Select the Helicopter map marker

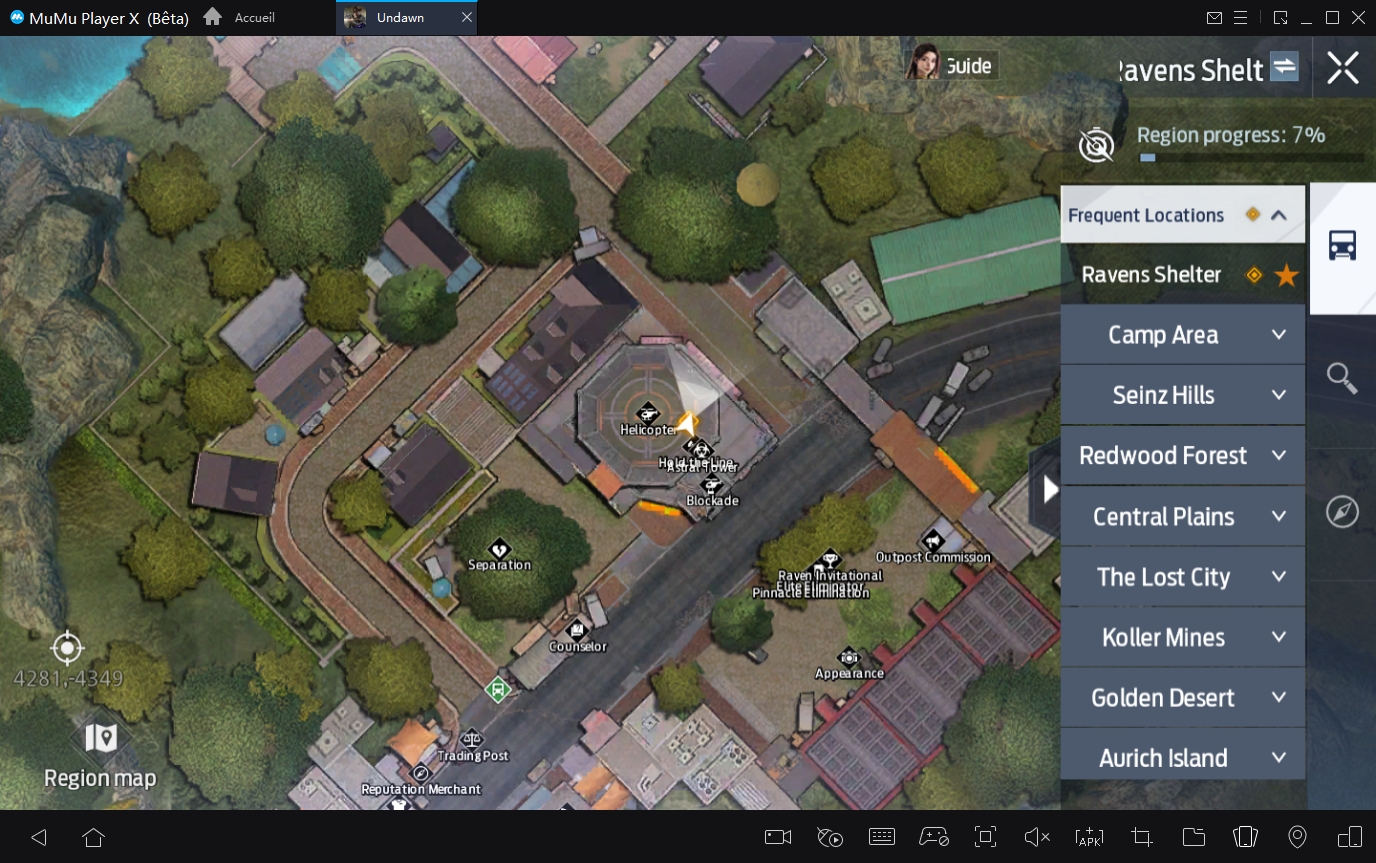[648, 413]
